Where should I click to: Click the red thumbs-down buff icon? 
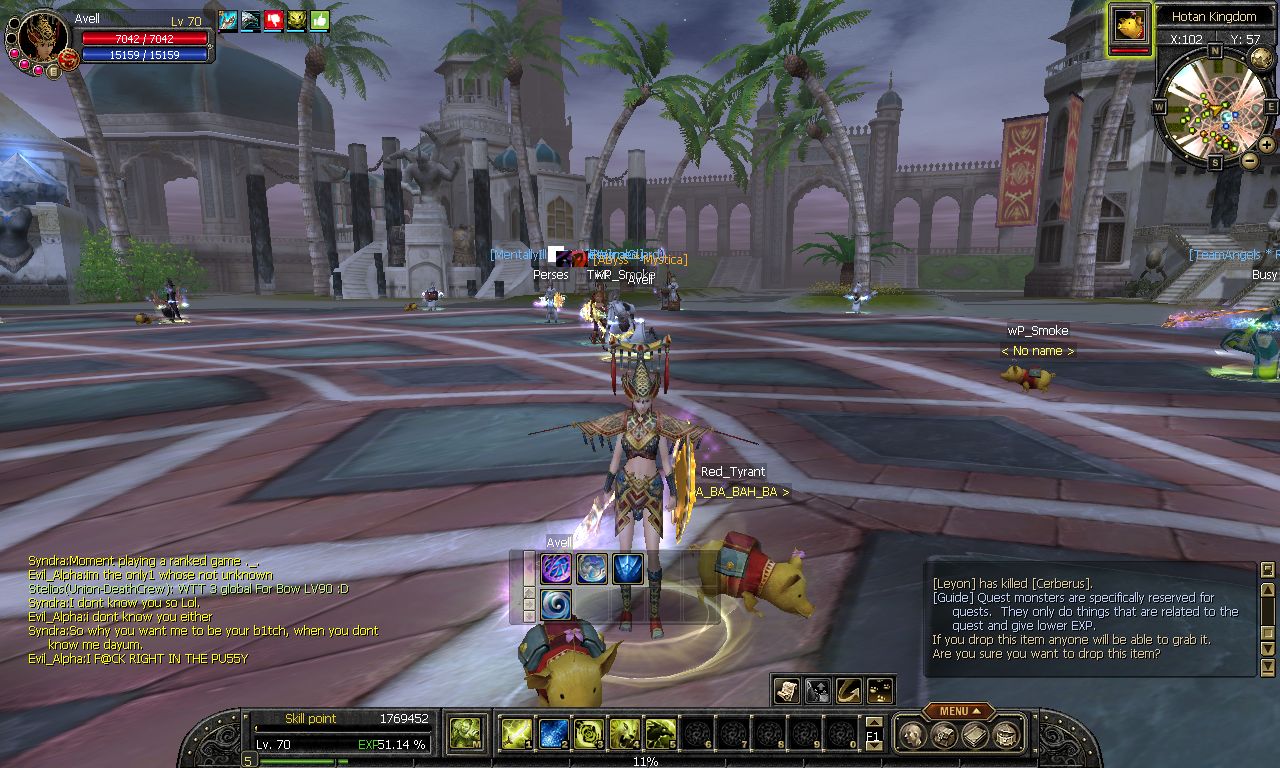(273, 20)
